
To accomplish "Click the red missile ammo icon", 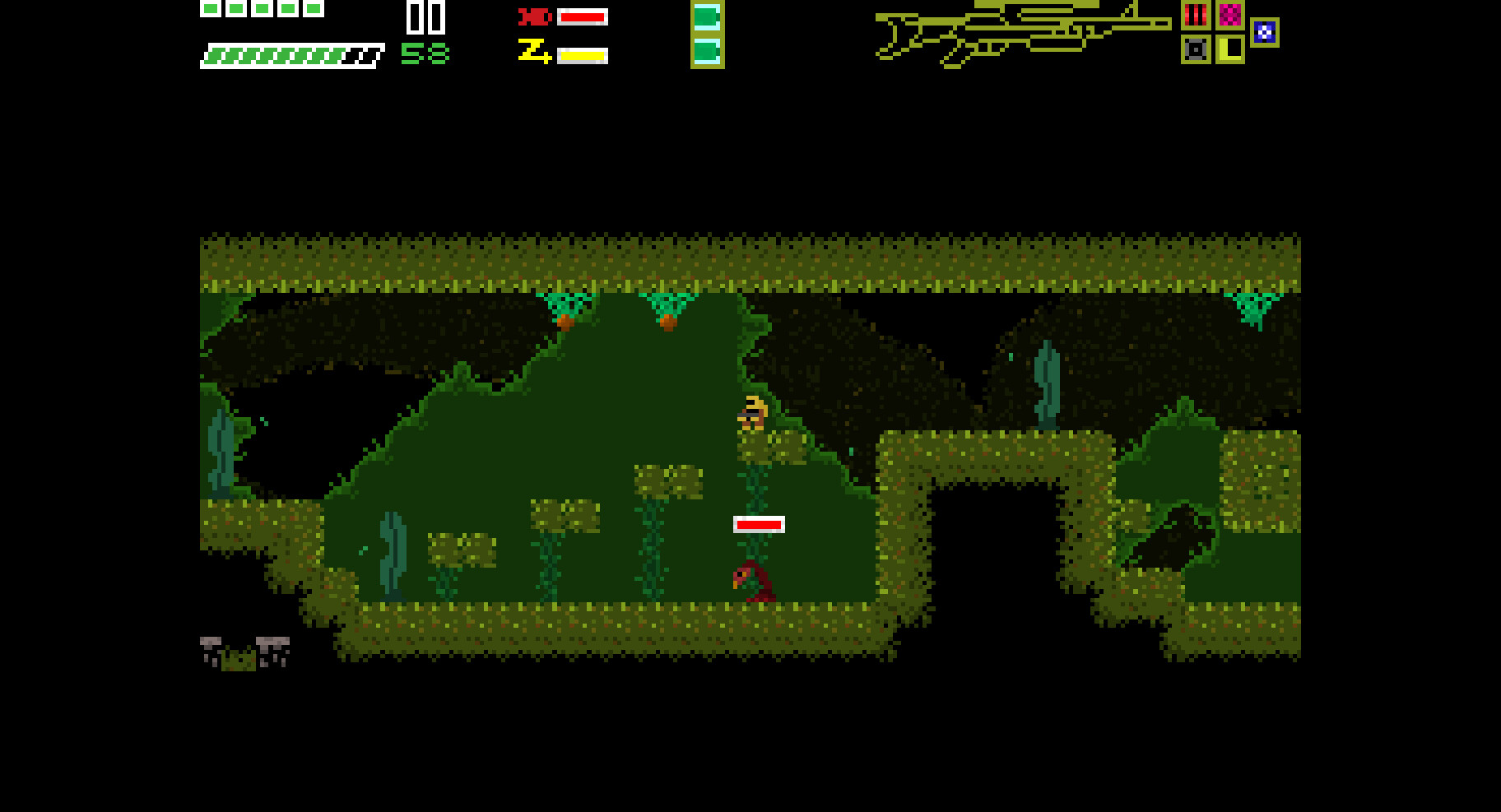I will click(x=536, y=16).
